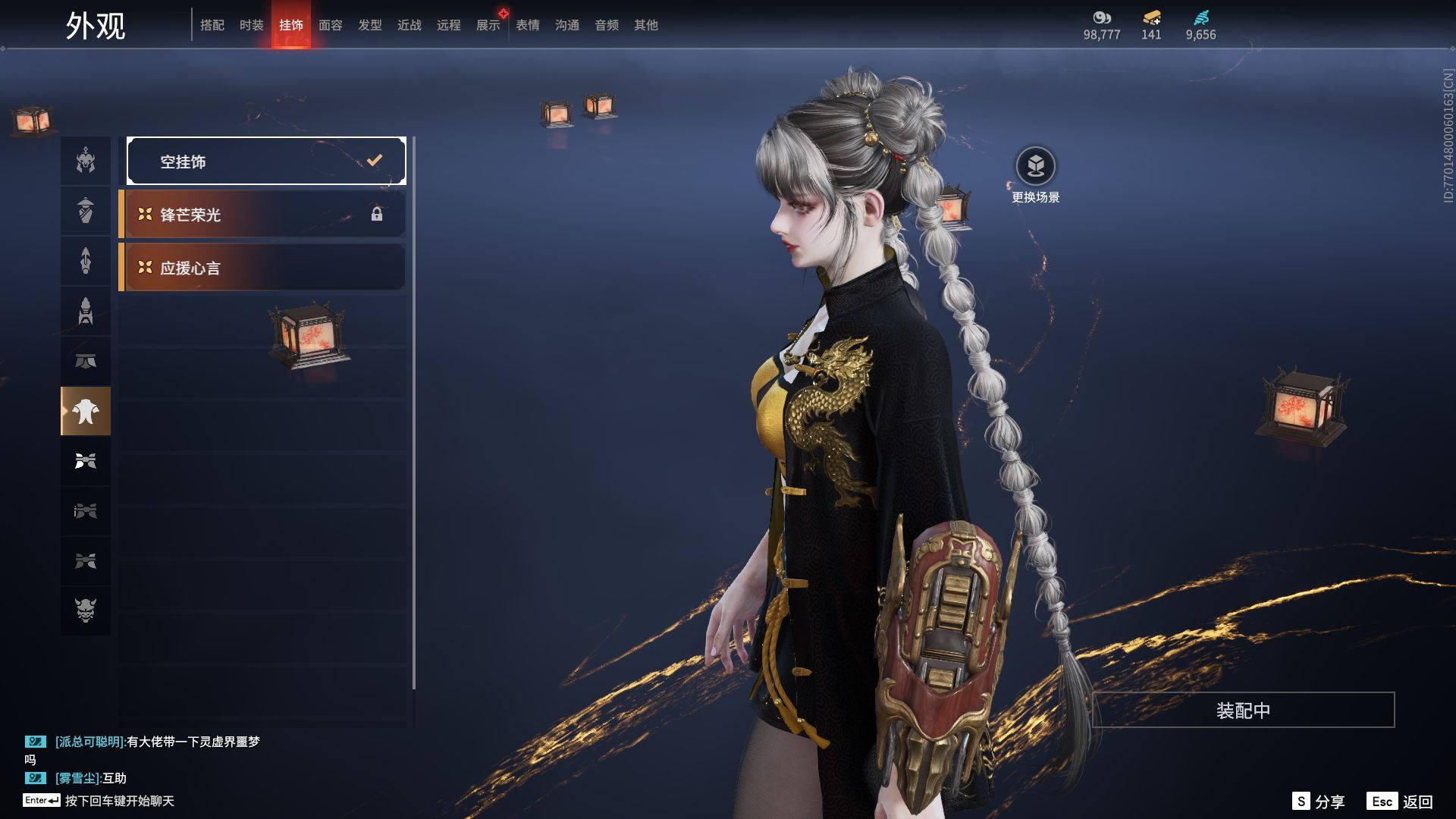Screen dimensions: 1456x819
Task: Choose the 空挂饰 empty accessory entry
Action: pyautogui.click(x=266, y=161)
